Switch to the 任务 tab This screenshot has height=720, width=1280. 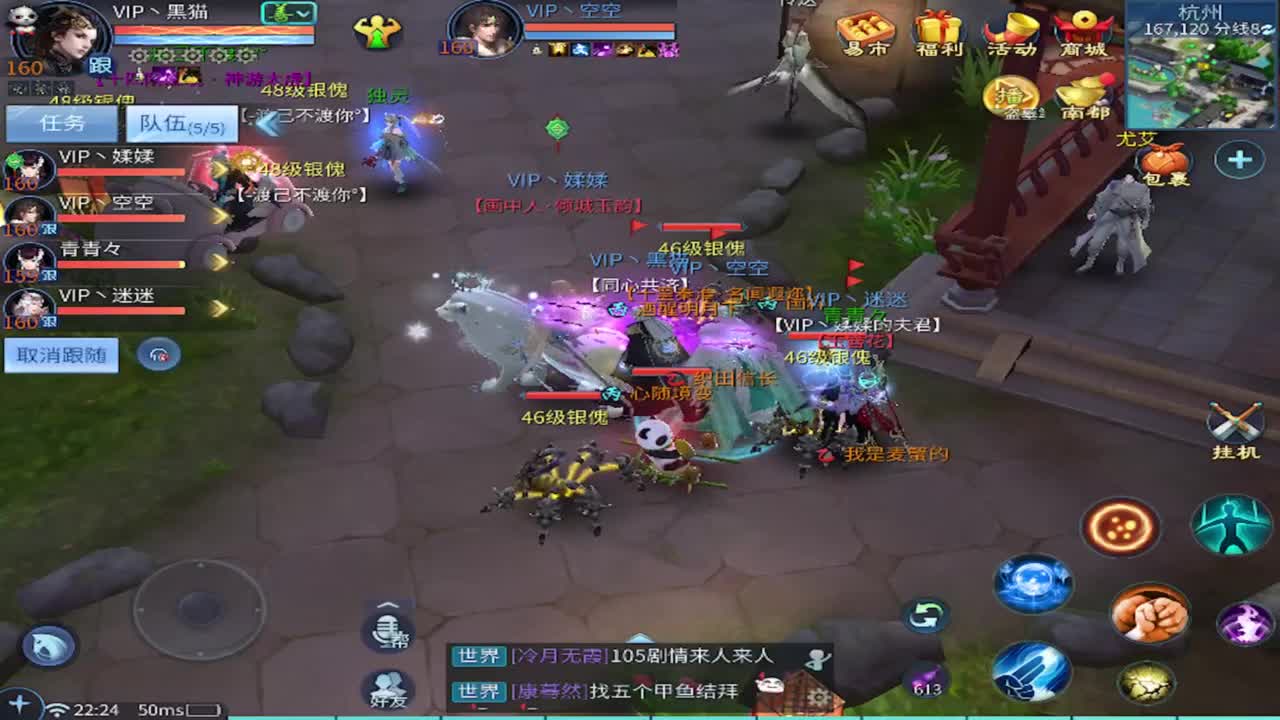click(60, 122)
